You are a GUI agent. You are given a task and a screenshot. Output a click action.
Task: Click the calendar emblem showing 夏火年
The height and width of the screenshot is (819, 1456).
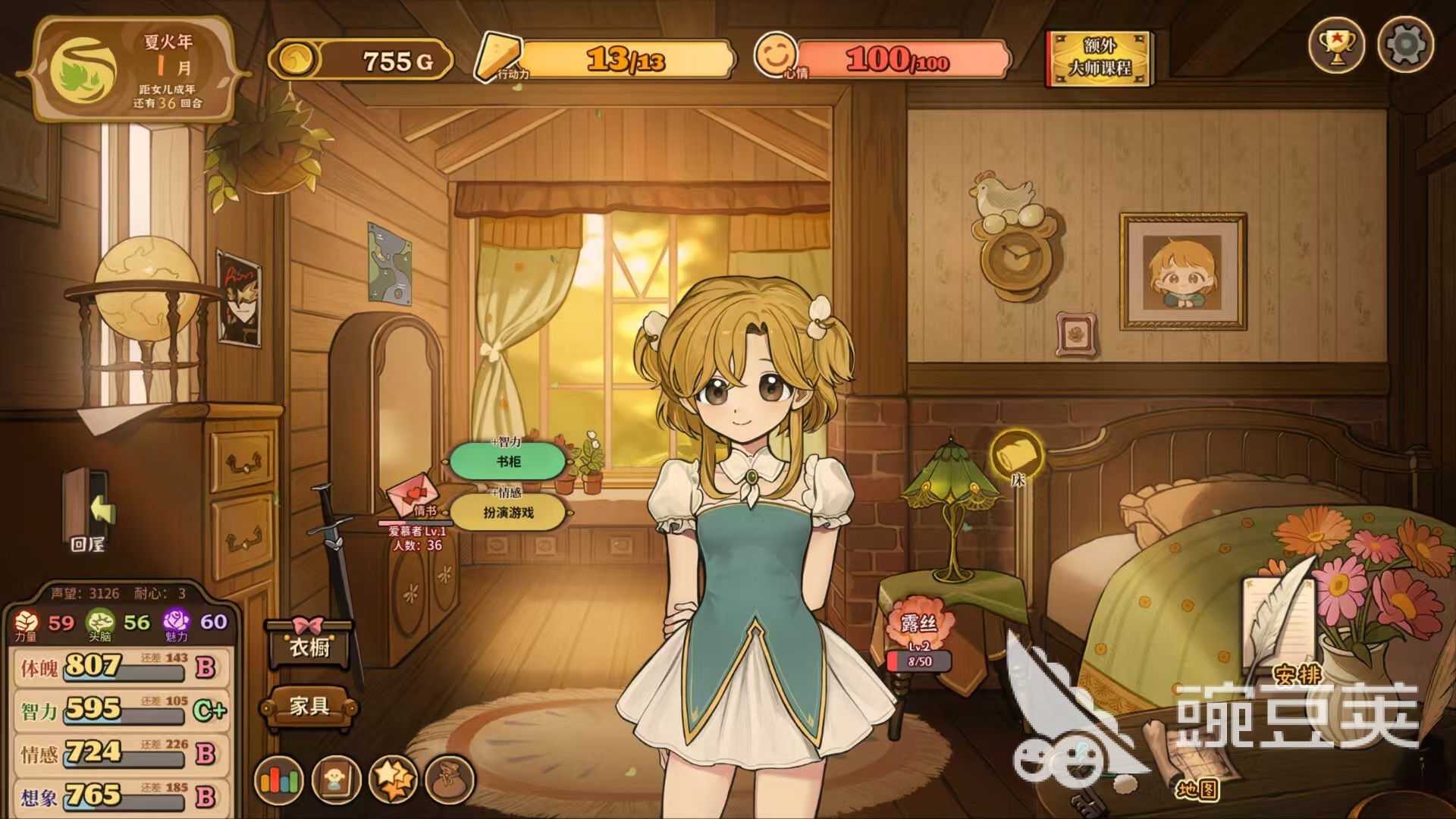coord(83,70)
